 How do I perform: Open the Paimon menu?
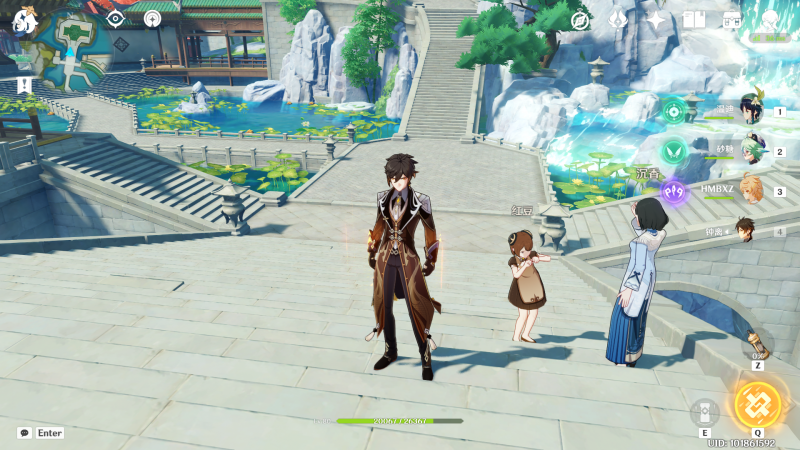click(x=24, y=19)
